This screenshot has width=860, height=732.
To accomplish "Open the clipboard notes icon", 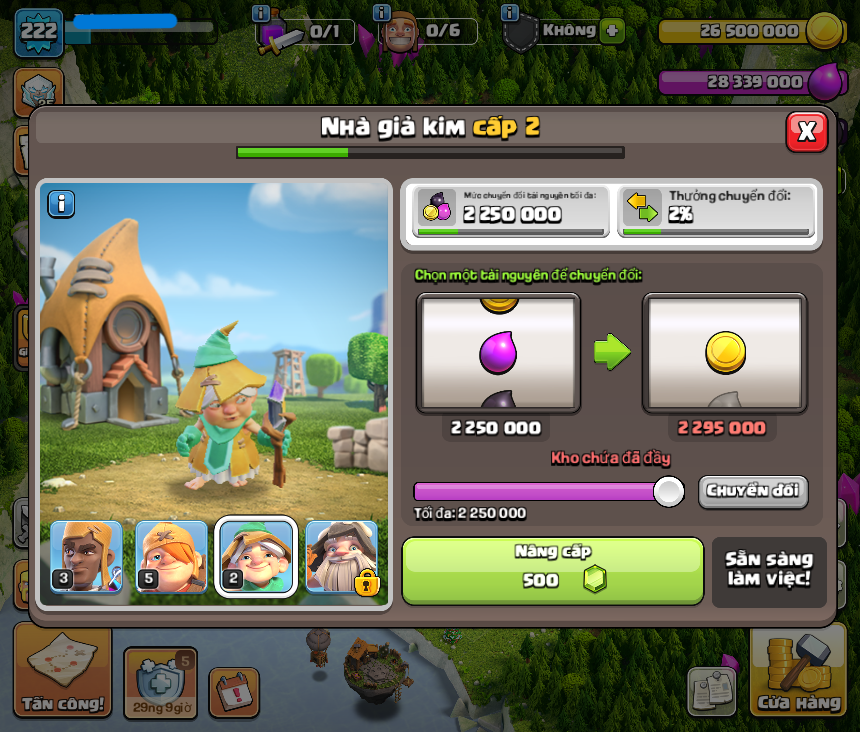I will tap(710, 691).
